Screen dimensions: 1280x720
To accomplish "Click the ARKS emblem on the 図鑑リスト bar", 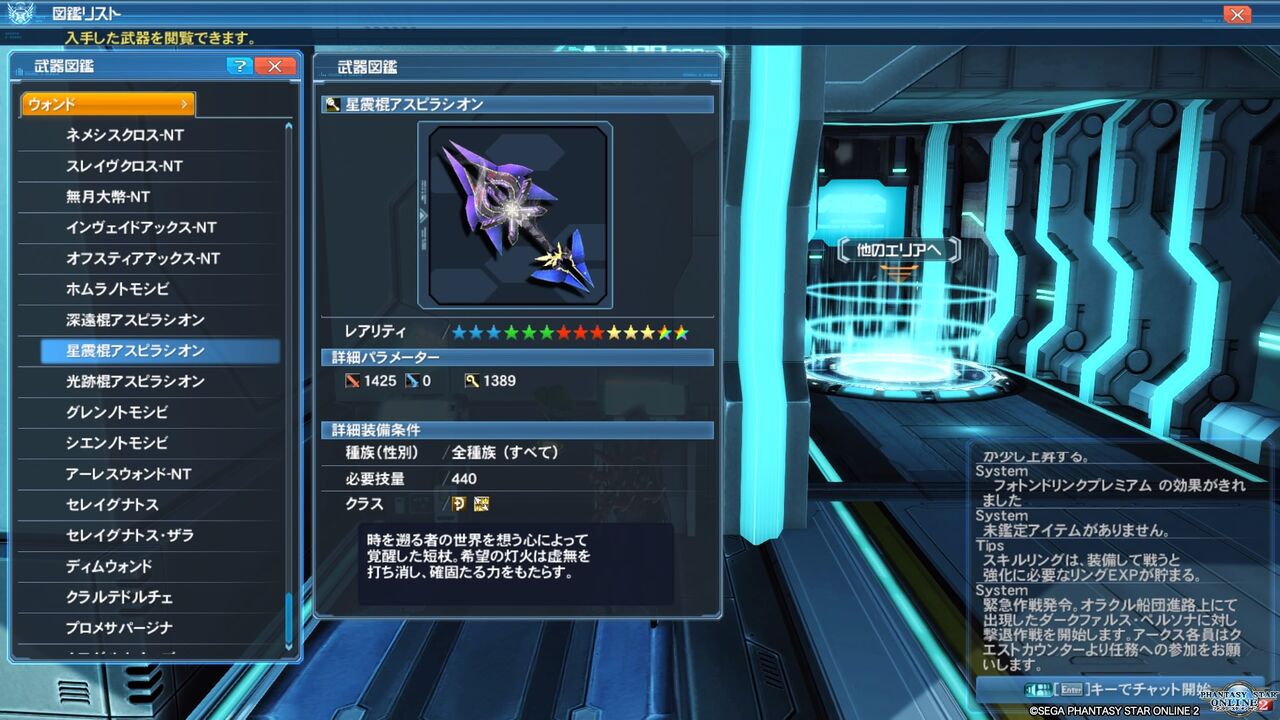I will pyautogui.click(x=19, y=12).
